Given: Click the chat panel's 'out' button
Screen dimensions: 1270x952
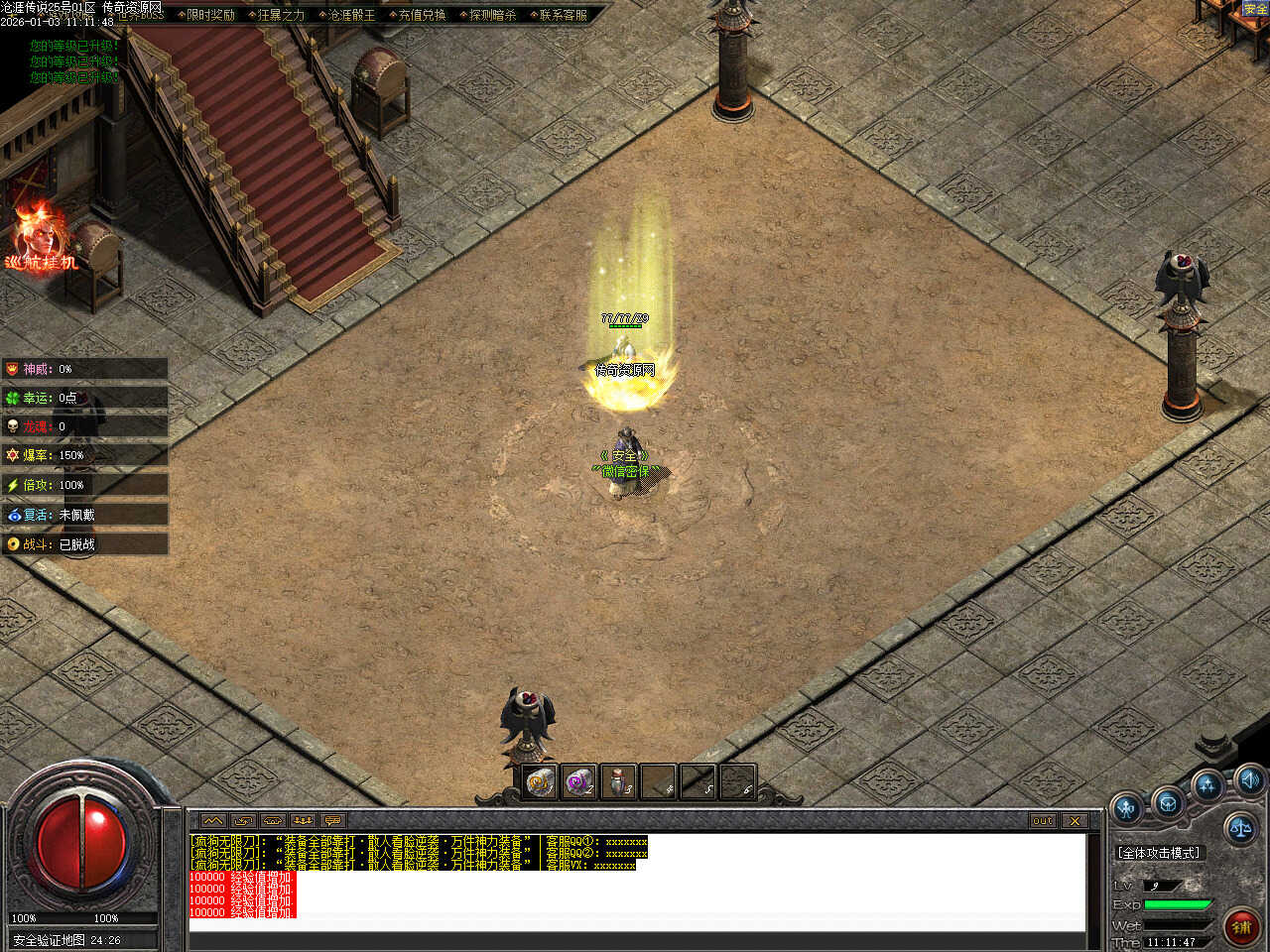Looking at the screenshot, I should (1043, 821).
